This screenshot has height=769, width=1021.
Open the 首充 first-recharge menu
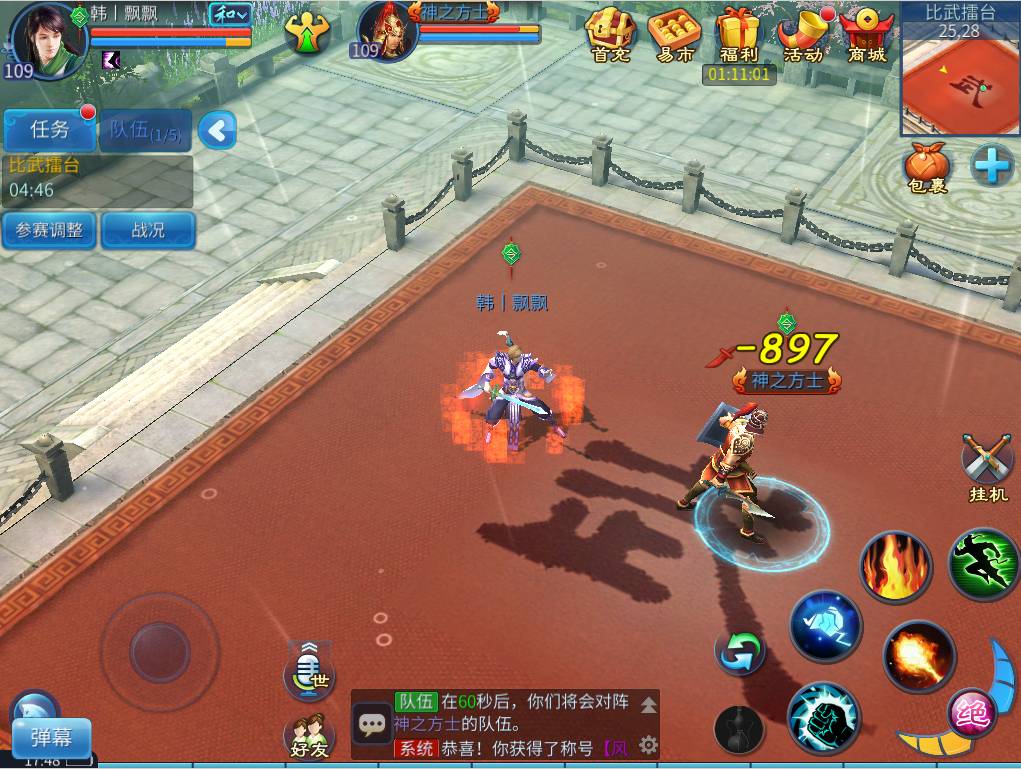pos(610,36)
